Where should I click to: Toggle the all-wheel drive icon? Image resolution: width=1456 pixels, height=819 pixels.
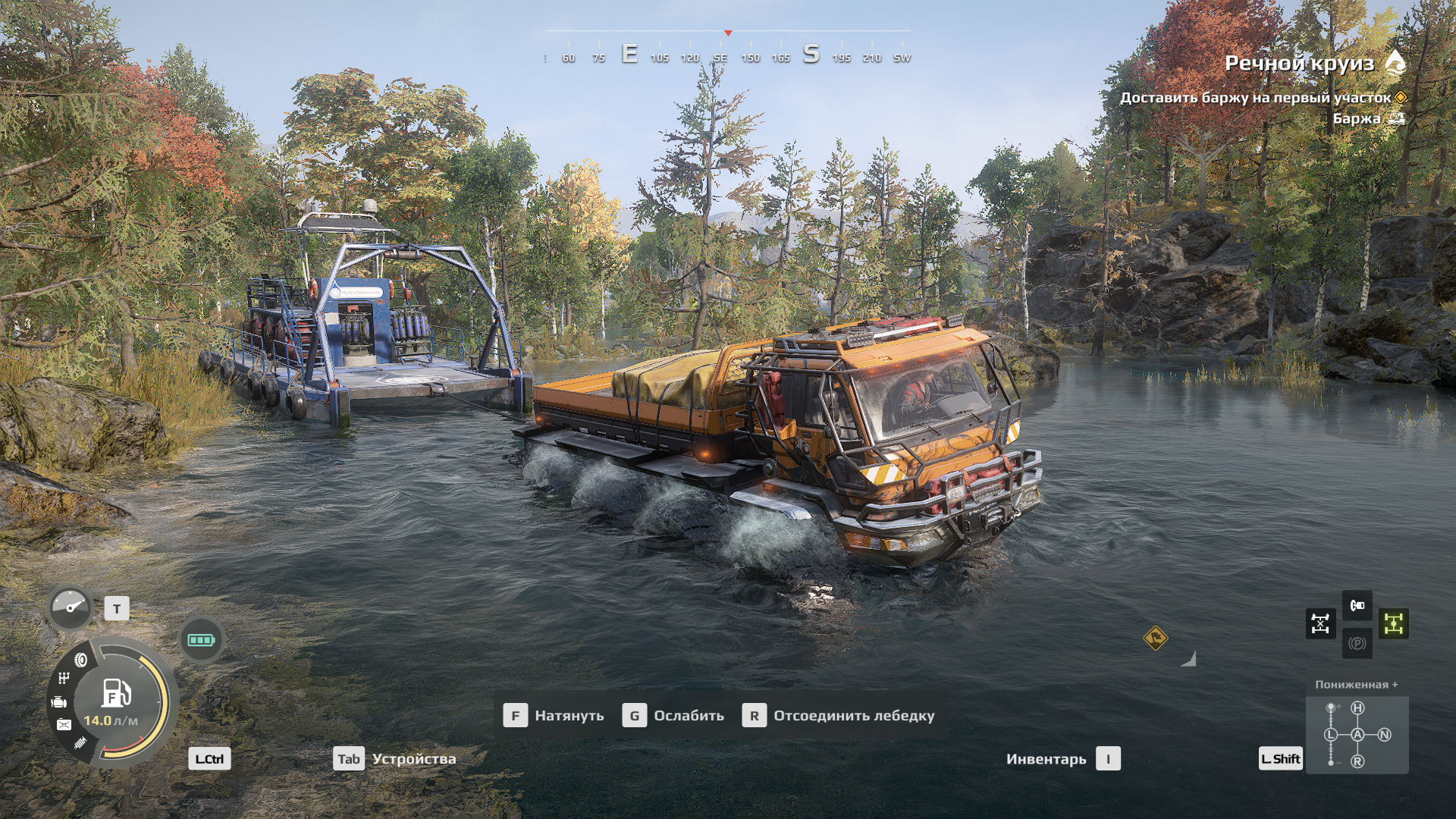(1393, 624)
